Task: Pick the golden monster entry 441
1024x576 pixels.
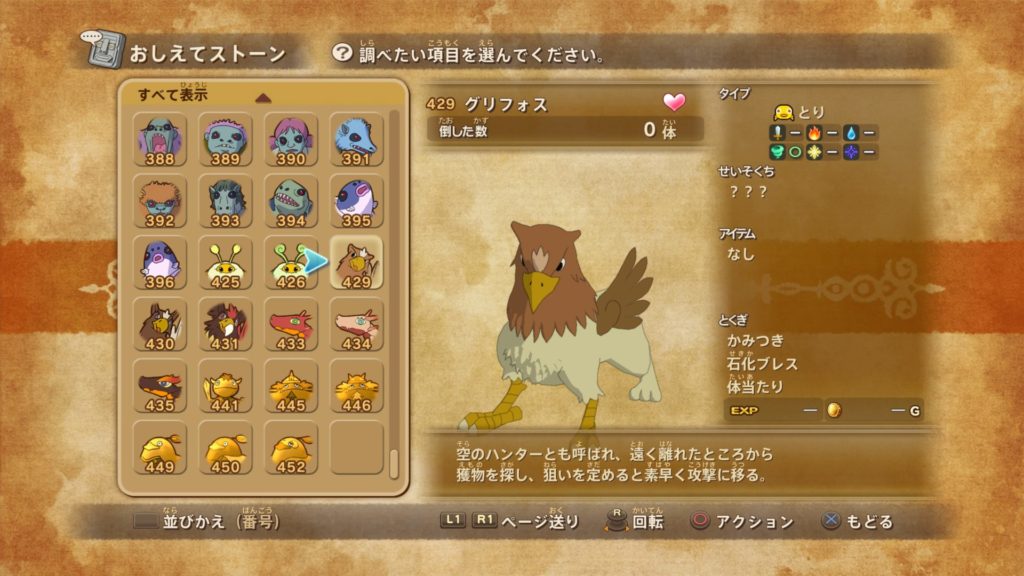Action: [x=225, y=386]
